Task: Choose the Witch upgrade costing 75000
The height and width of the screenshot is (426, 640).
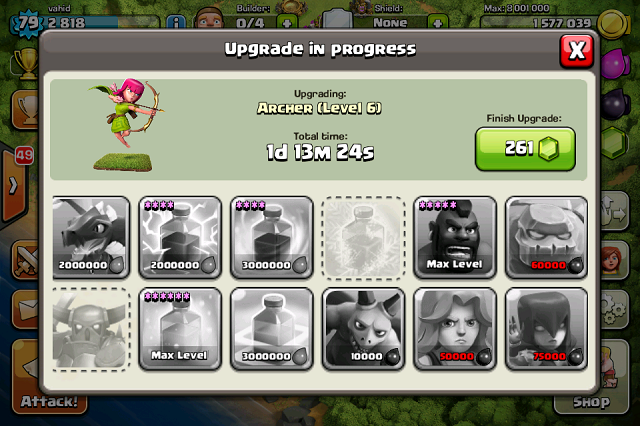Action: (x=547, y=329)
